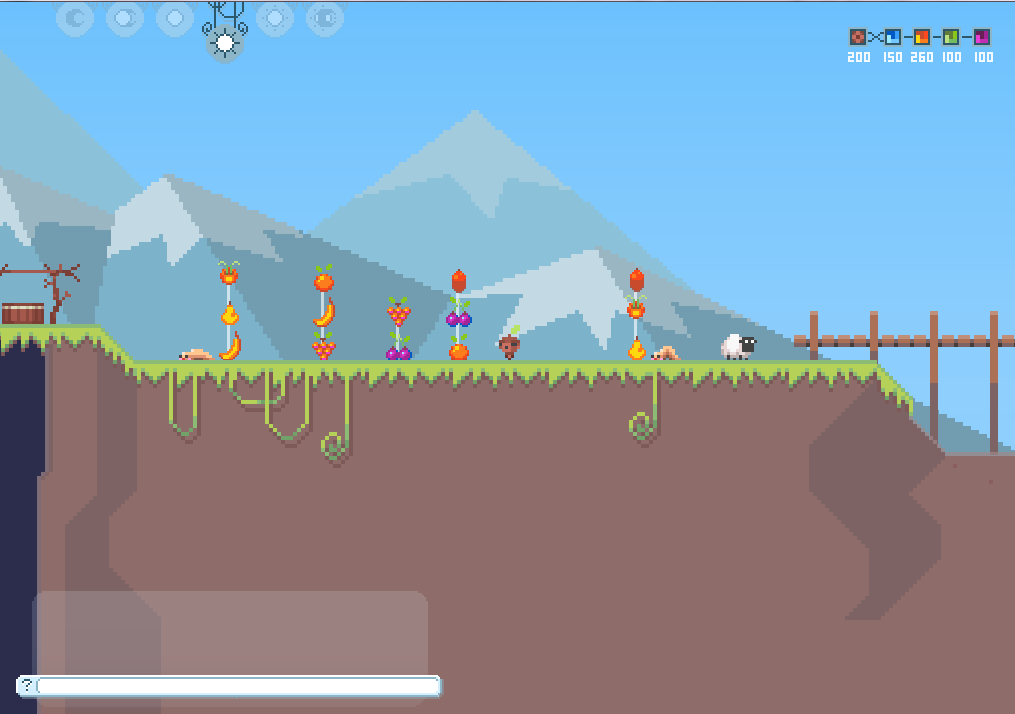
Task: Pick the orange fire block resource icon
Action: (x=922, y=37)
